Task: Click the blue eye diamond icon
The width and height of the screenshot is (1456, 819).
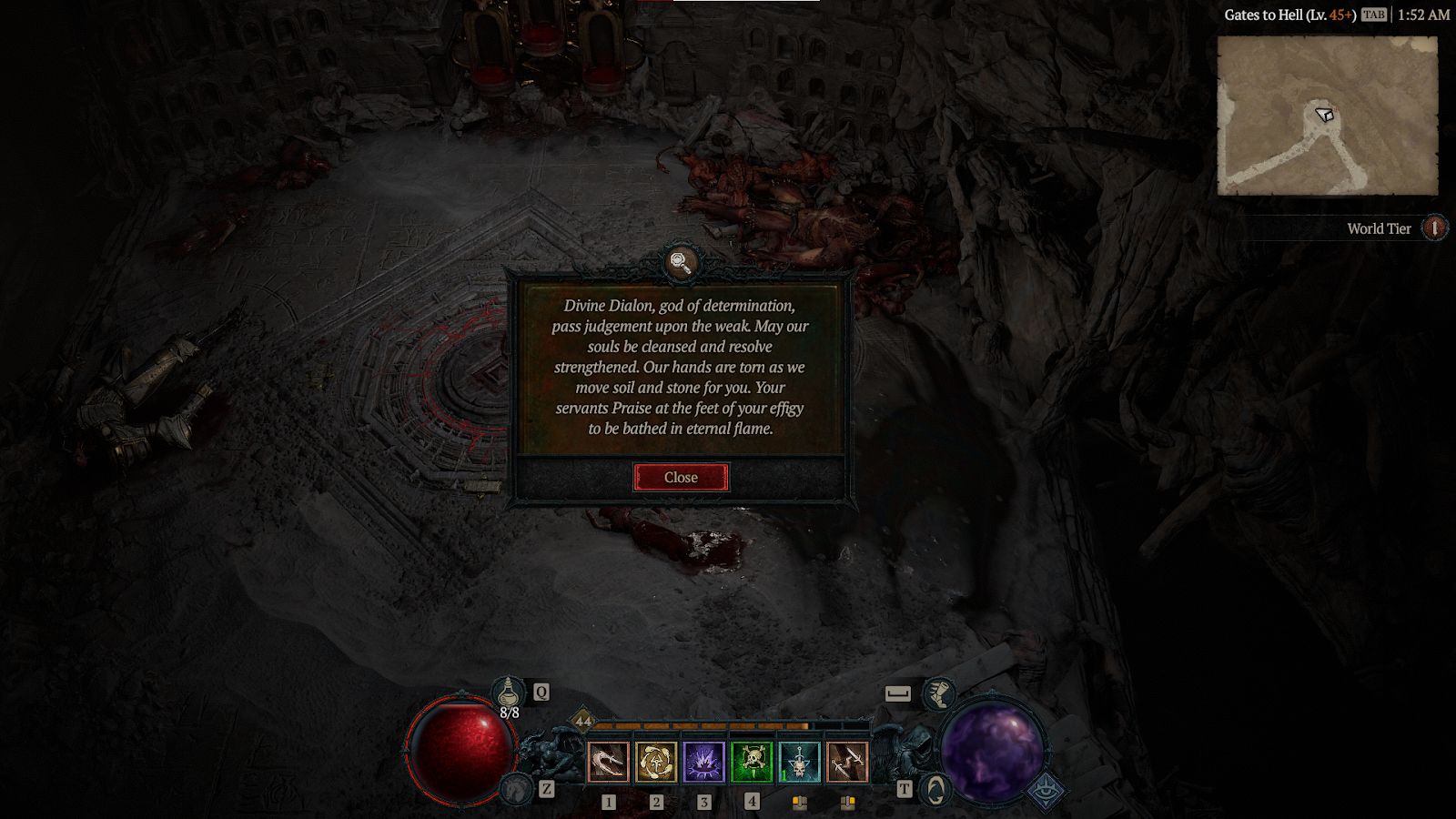Action: [x=1046, y=791]
